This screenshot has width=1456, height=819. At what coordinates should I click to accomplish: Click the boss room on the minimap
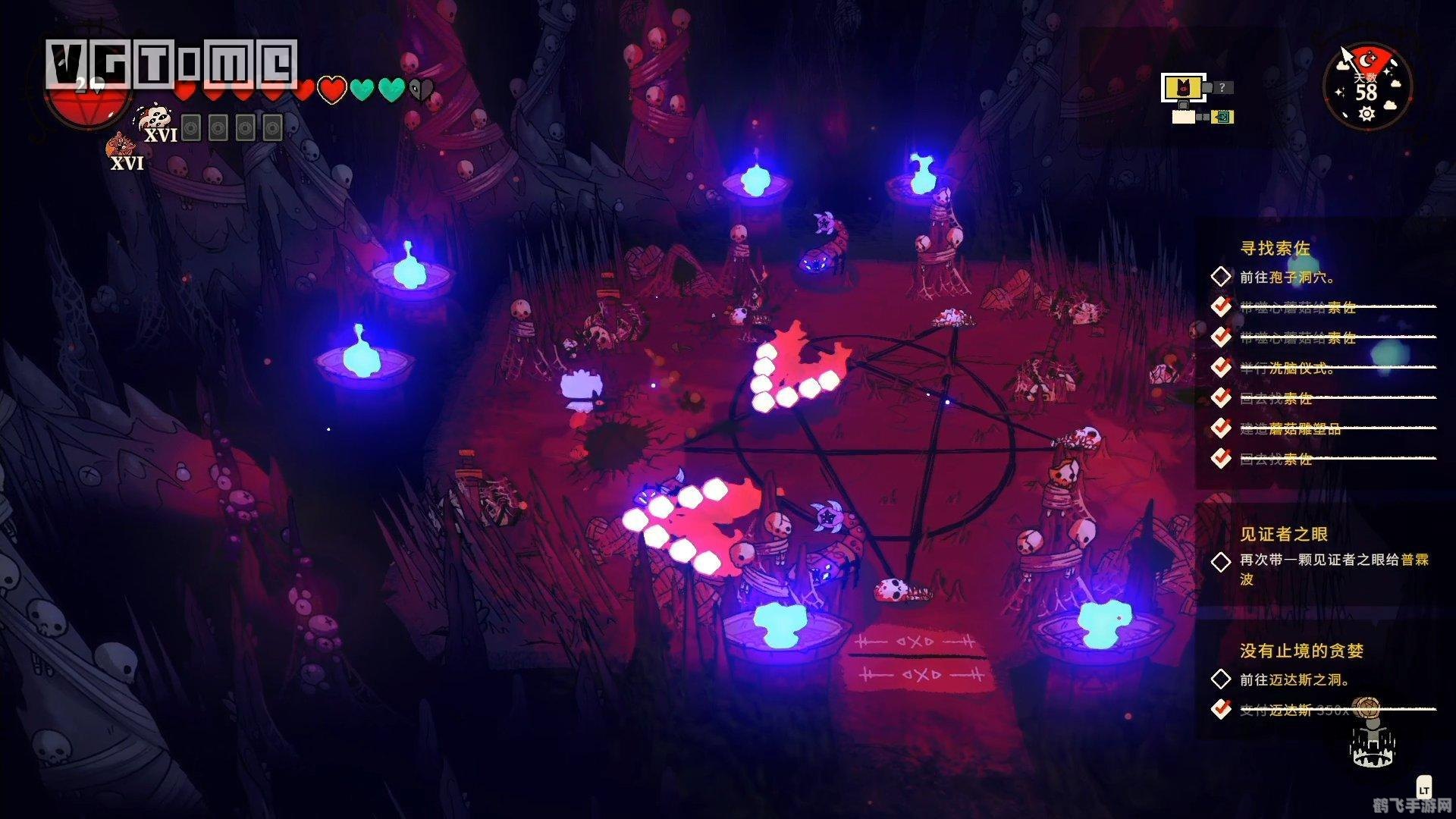[1181, 88]
